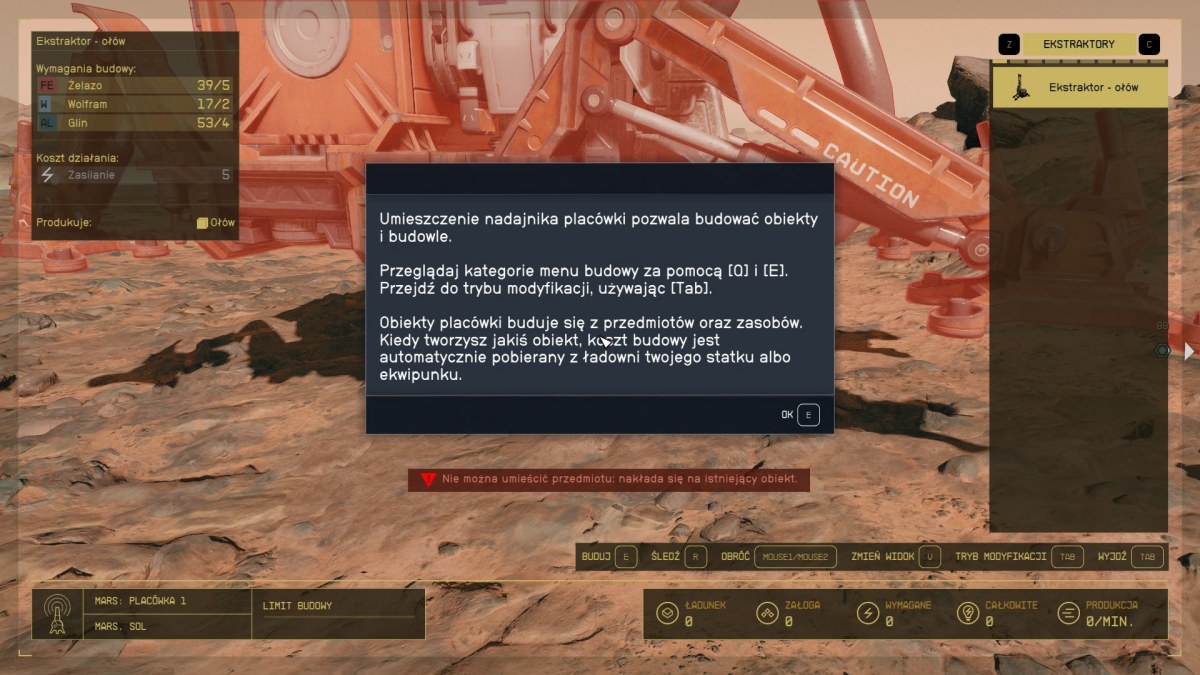Click the outpost beacon antenna icon
1200x675 pixels.
(57, 613)
